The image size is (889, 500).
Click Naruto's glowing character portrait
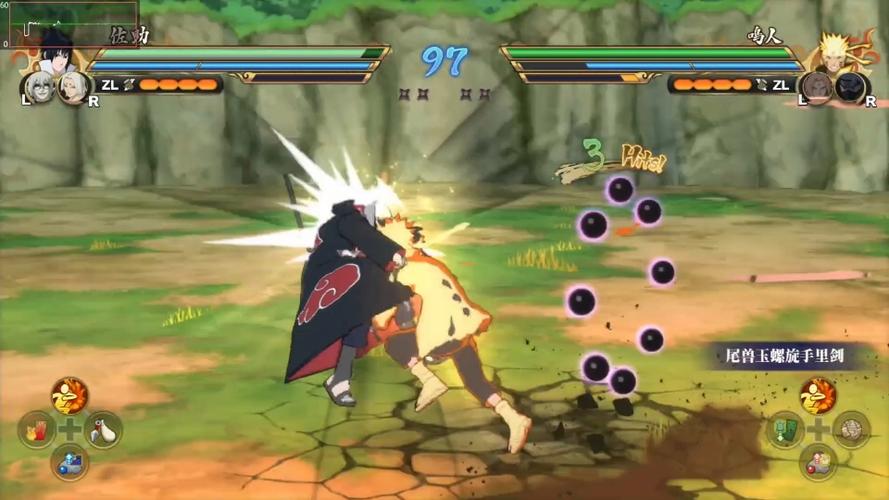(836, 52)
